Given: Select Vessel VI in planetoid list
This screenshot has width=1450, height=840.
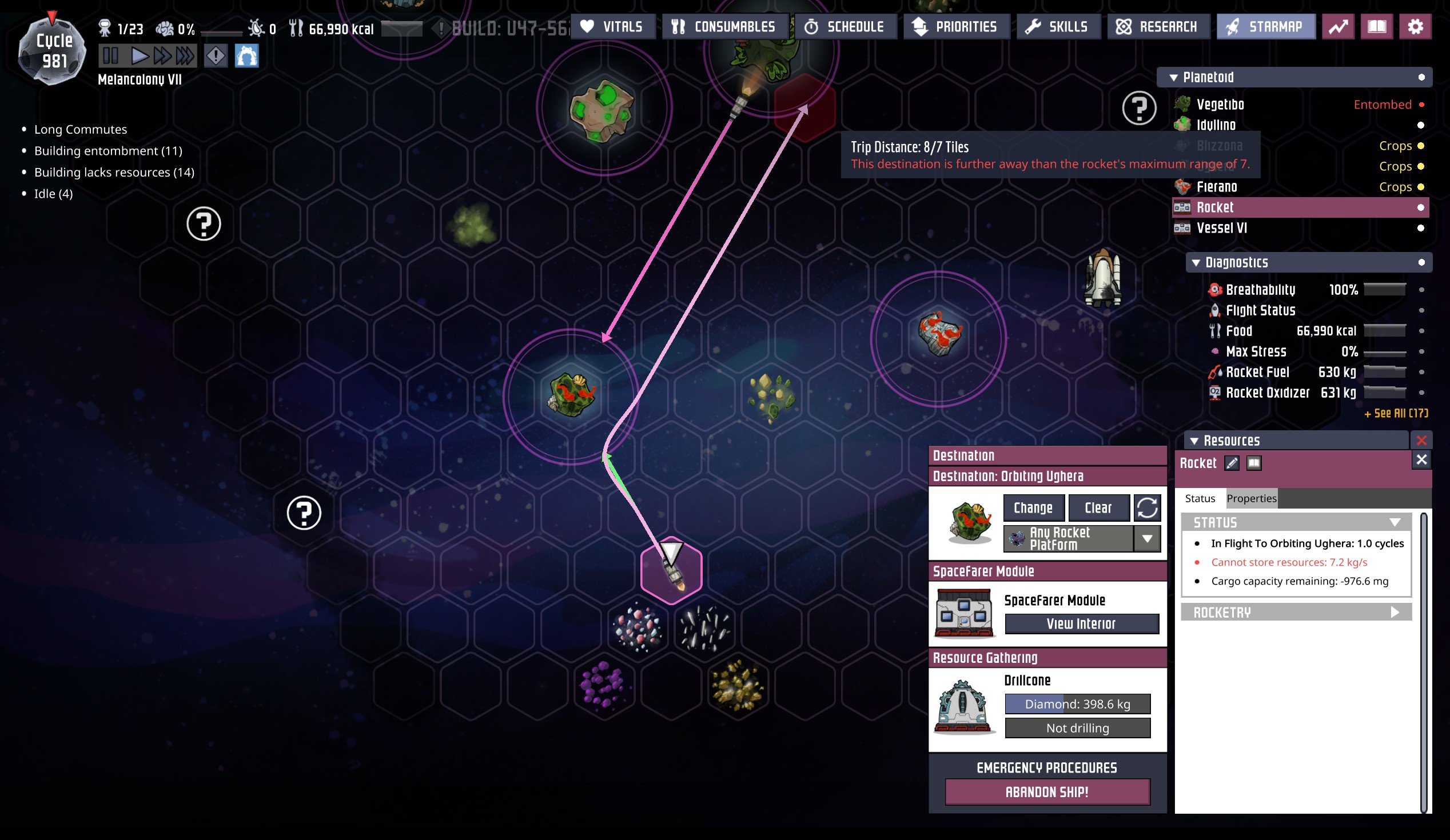Looking at the screenshot, I should [1221, 227].
